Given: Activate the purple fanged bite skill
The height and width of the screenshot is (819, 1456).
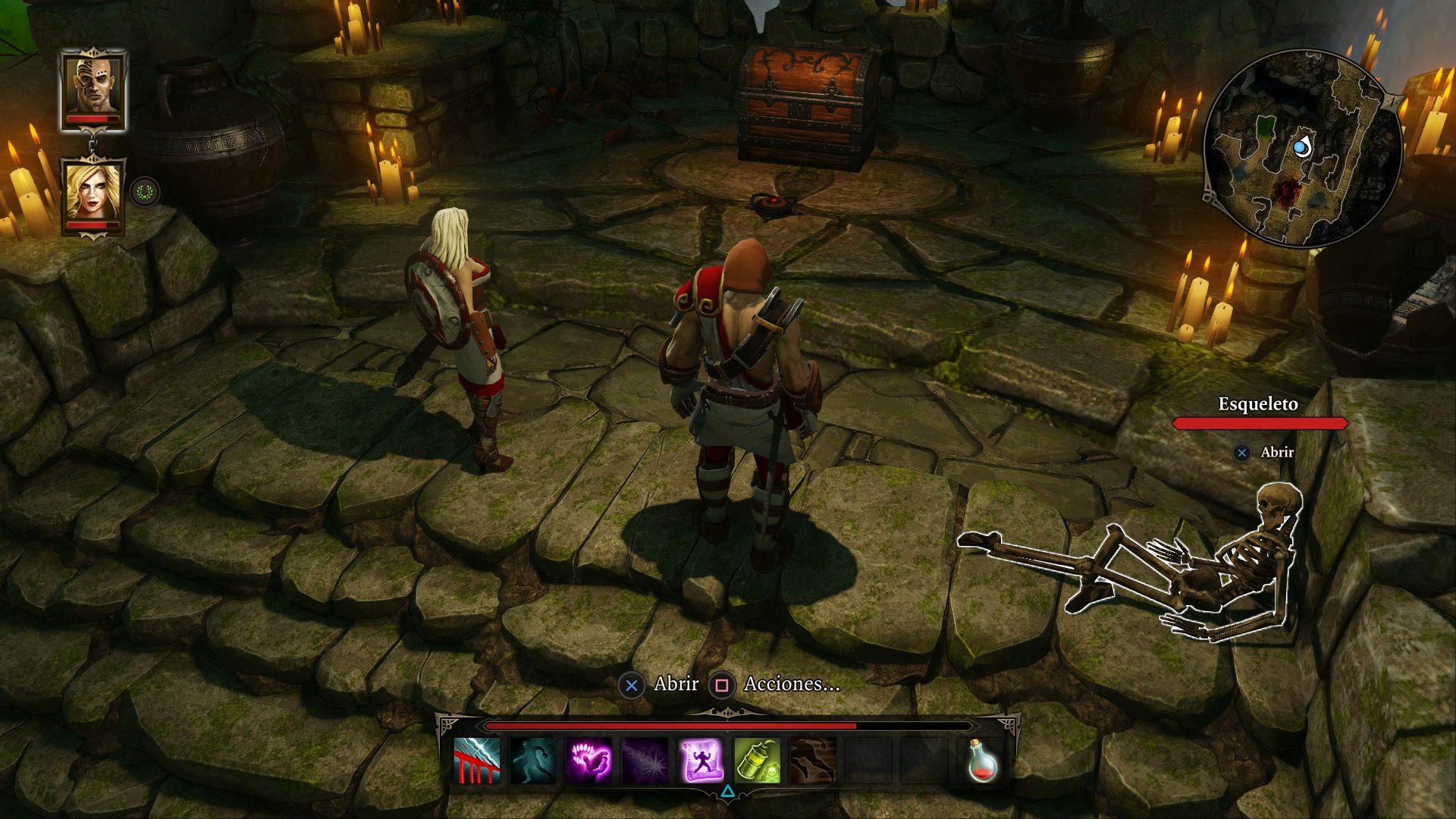Looking at the screenshot, I should tap(589, 760).
